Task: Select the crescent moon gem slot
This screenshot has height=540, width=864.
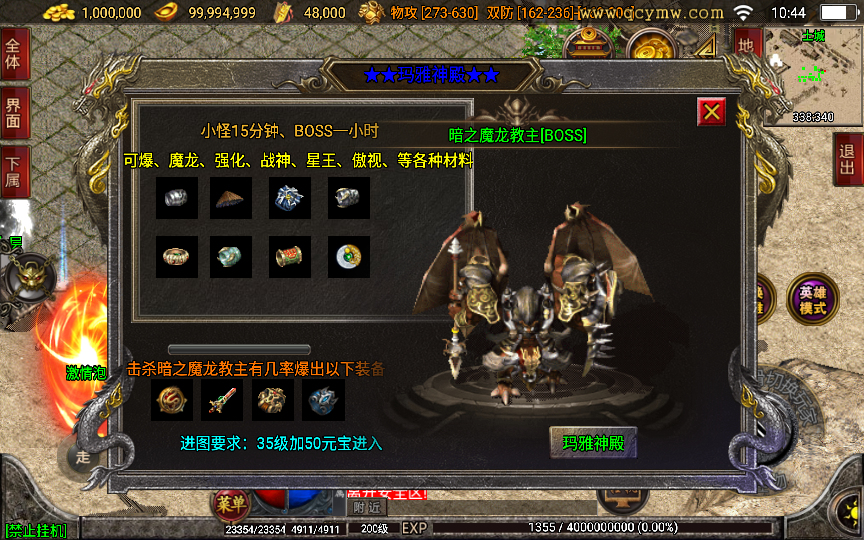Action: click(349, 257)
